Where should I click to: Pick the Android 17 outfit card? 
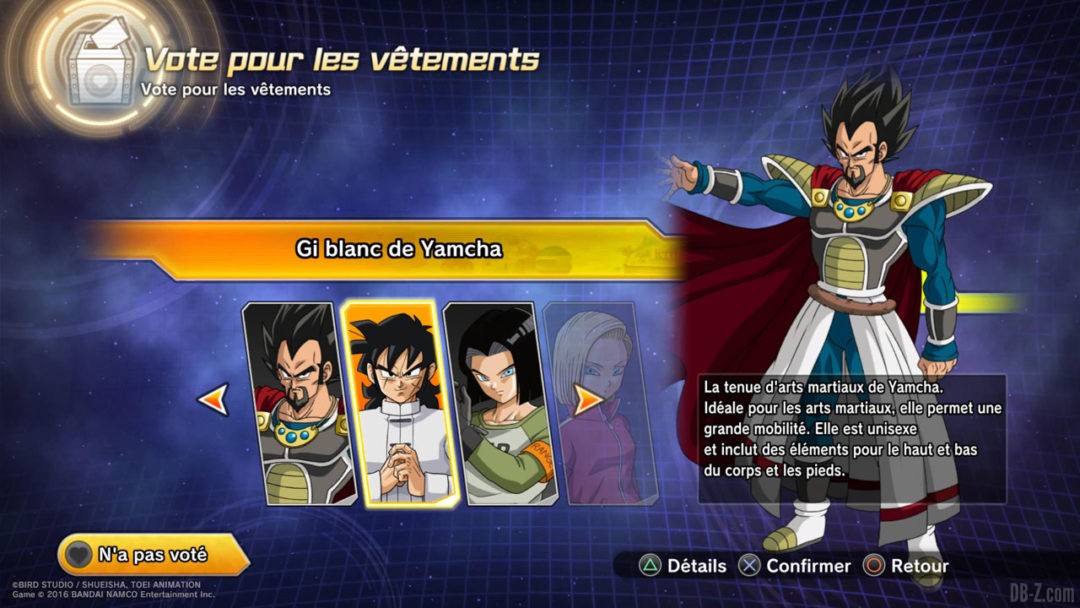(493, 402)
